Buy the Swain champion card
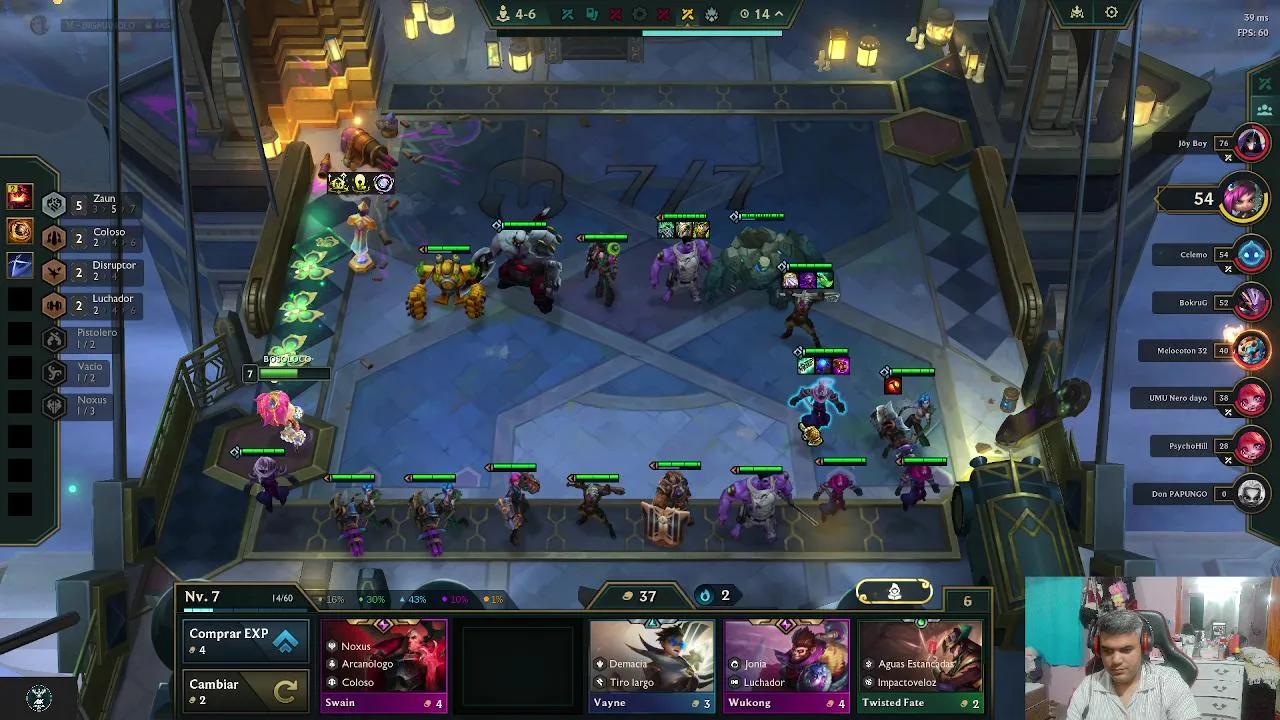Screen dimensions: 1280x720 click(x=384, y=664)
